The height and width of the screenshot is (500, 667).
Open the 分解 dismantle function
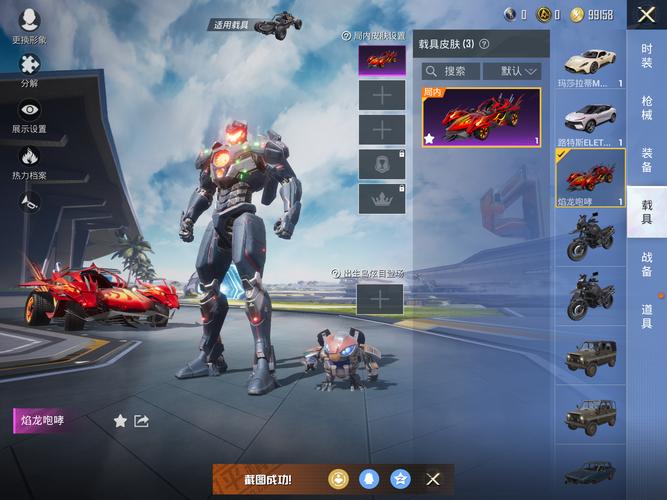pyautogui.click(x=29, y=69)
